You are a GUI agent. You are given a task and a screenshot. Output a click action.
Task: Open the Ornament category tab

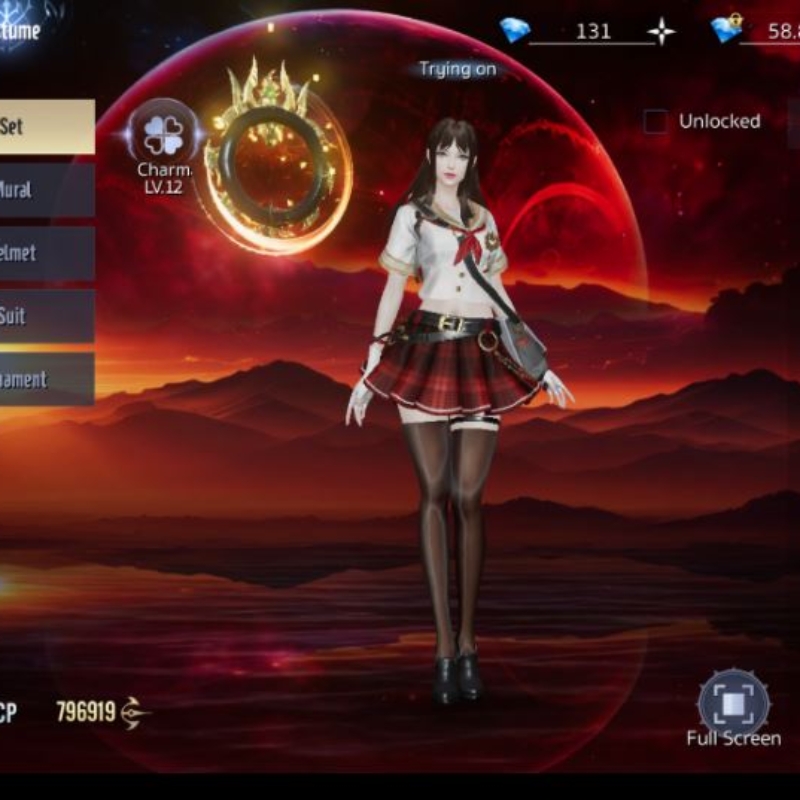45,379
